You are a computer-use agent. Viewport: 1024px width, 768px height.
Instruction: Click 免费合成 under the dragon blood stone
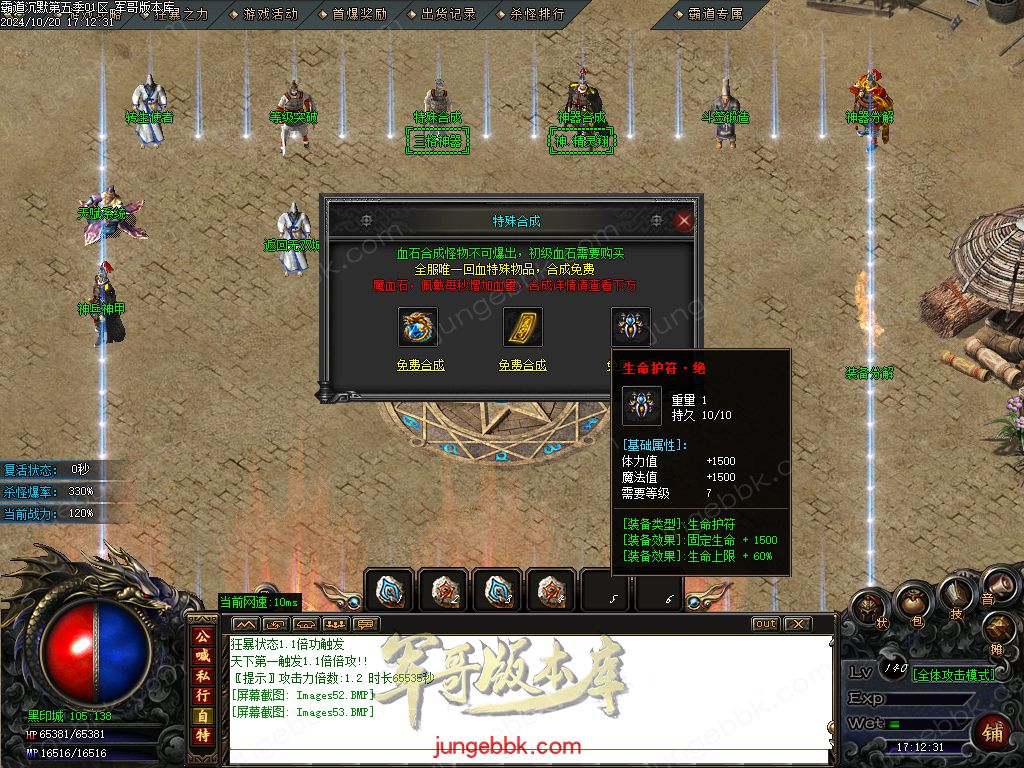pyautogui.click(x=420, y=365)
